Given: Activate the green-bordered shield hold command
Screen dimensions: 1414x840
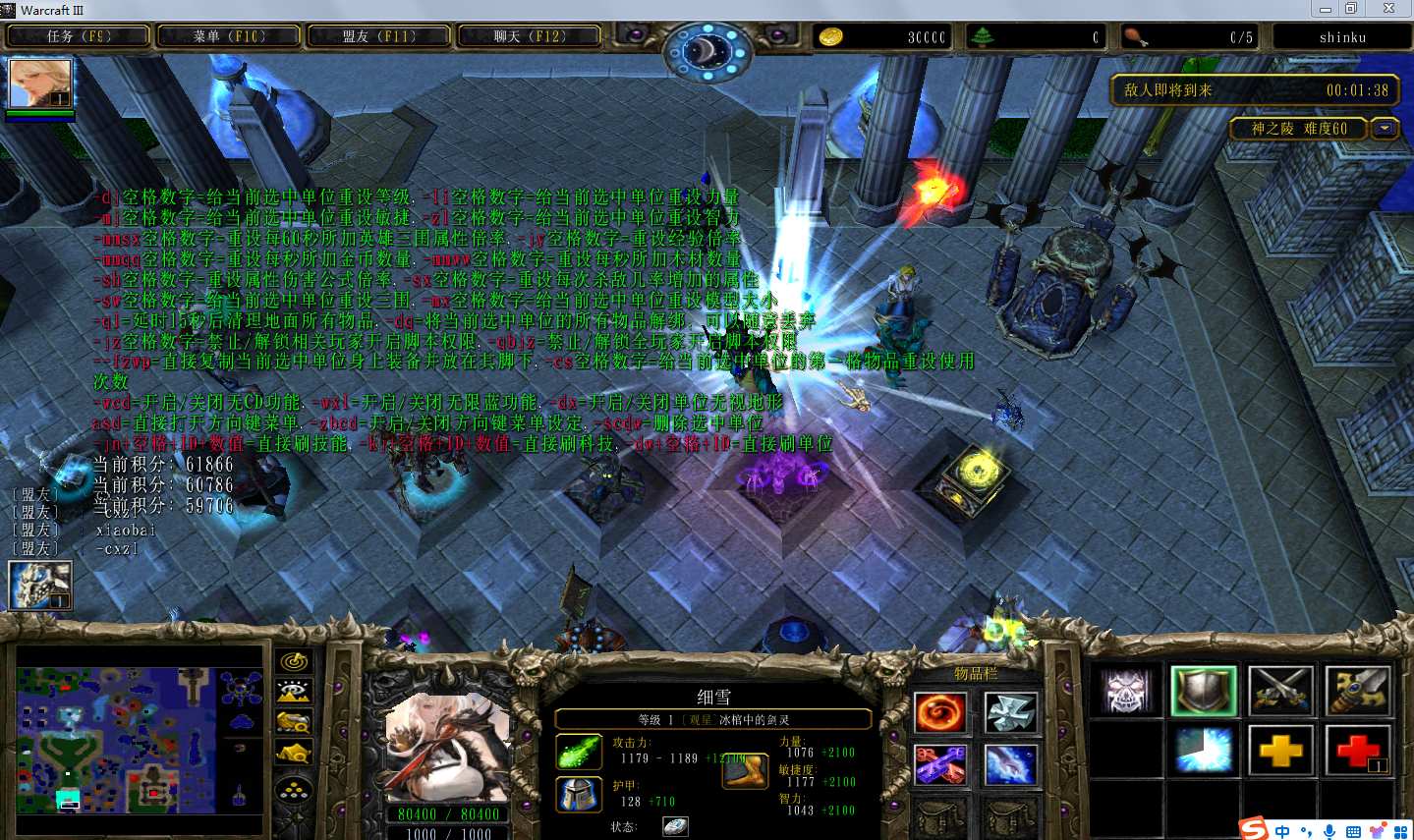Looking at the screenshot, I should pos(1204,691).
